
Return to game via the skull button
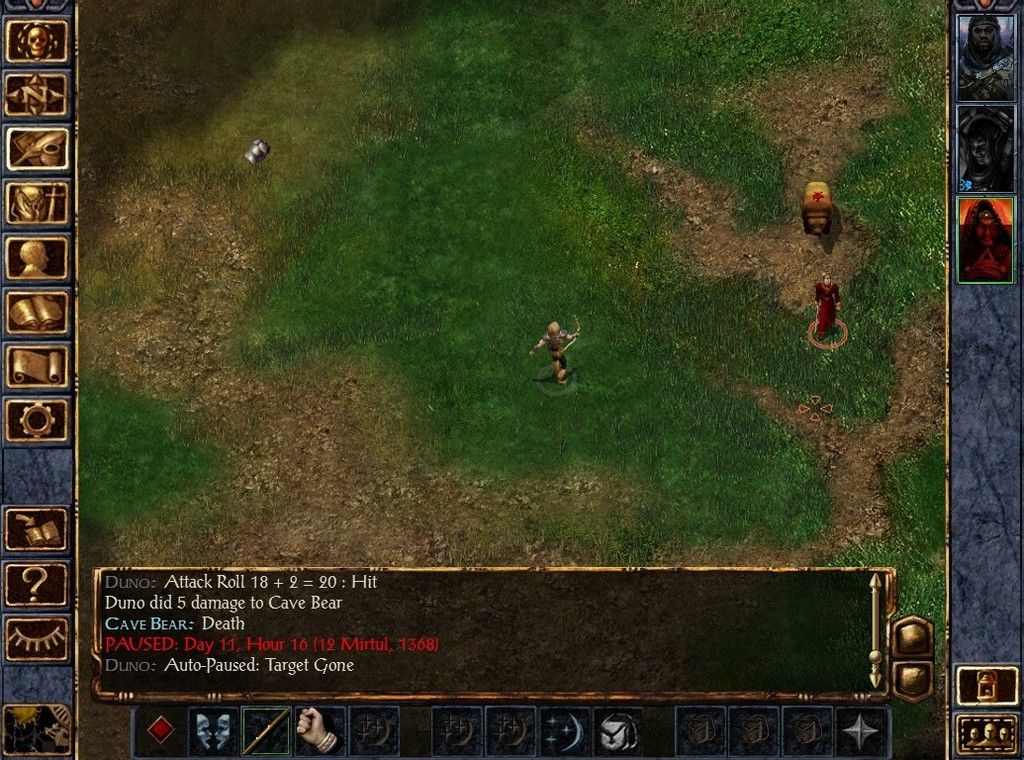tap(37, 41)
